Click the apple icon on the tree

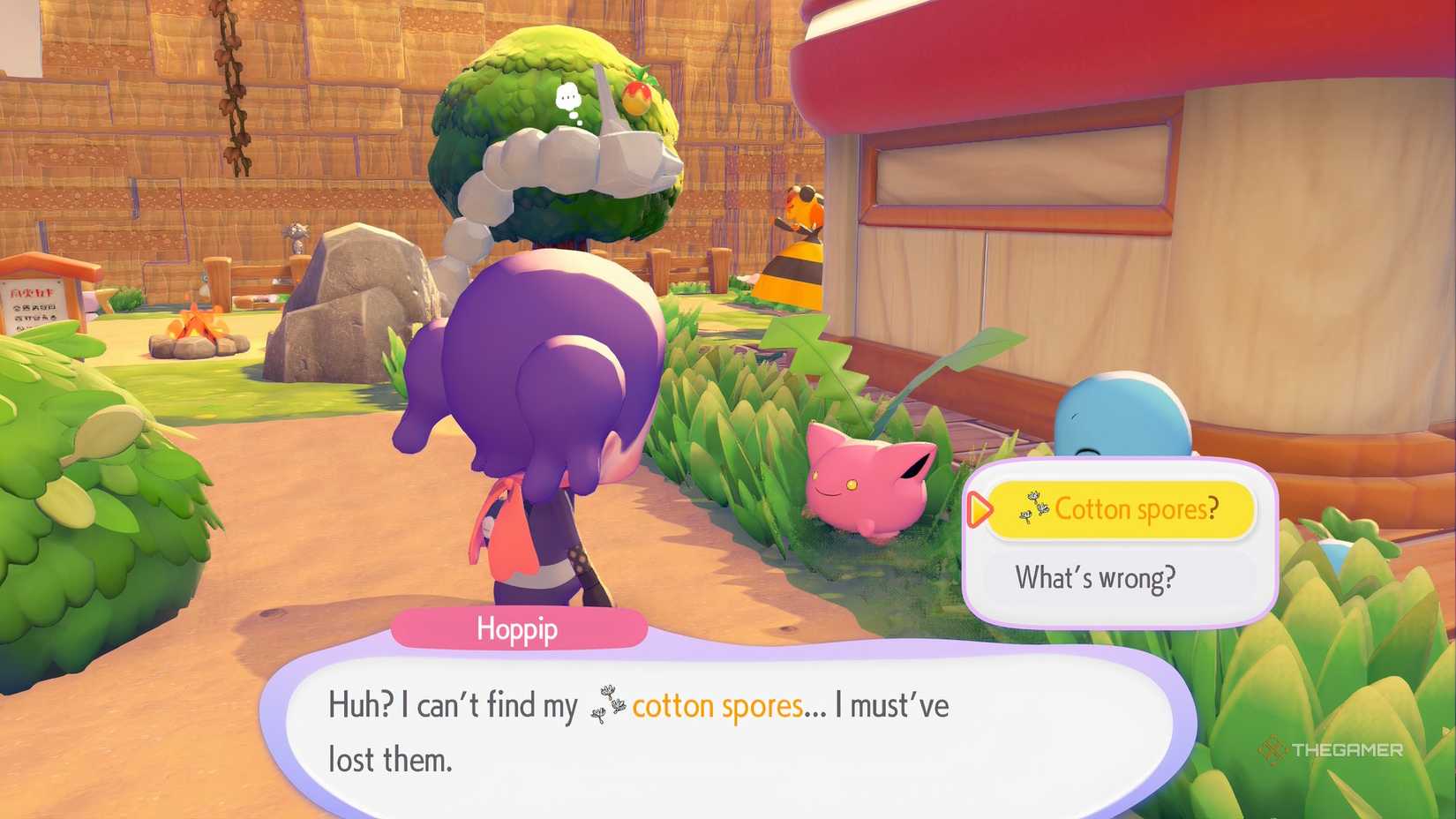634,98
